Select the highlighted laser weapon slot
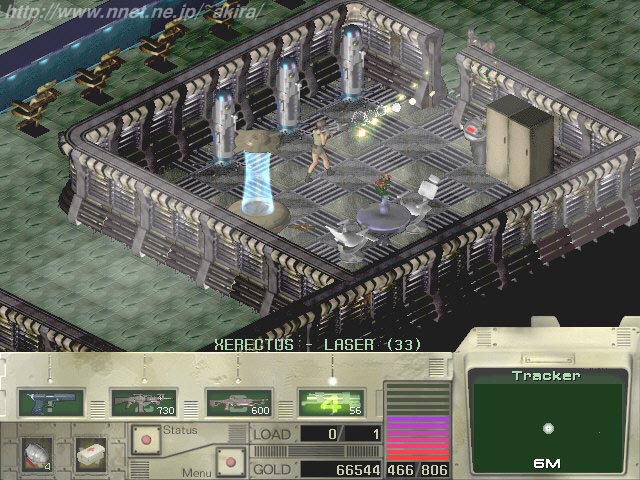 click(x=329, y=402)
